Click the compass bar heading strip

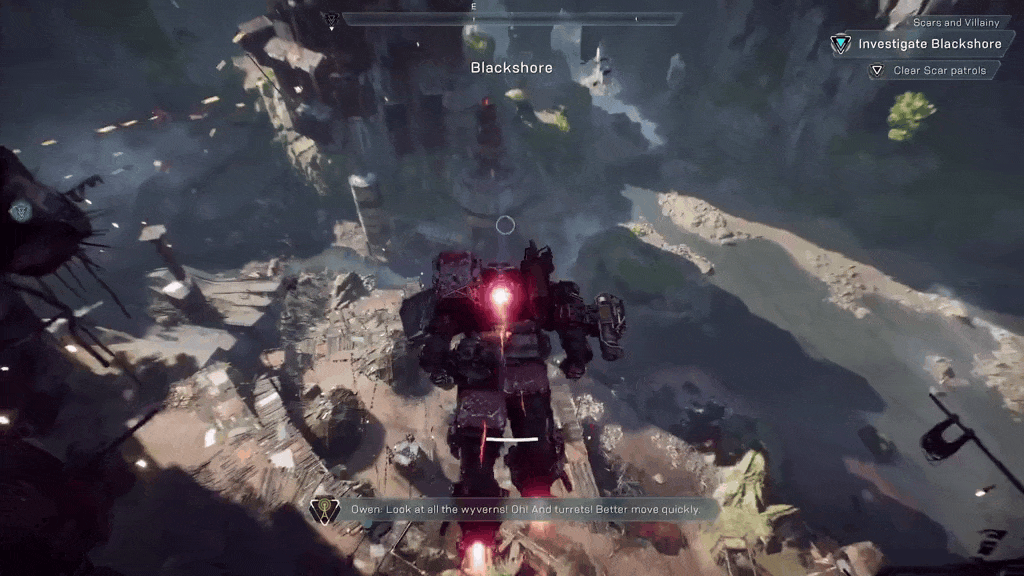[511, 18]
